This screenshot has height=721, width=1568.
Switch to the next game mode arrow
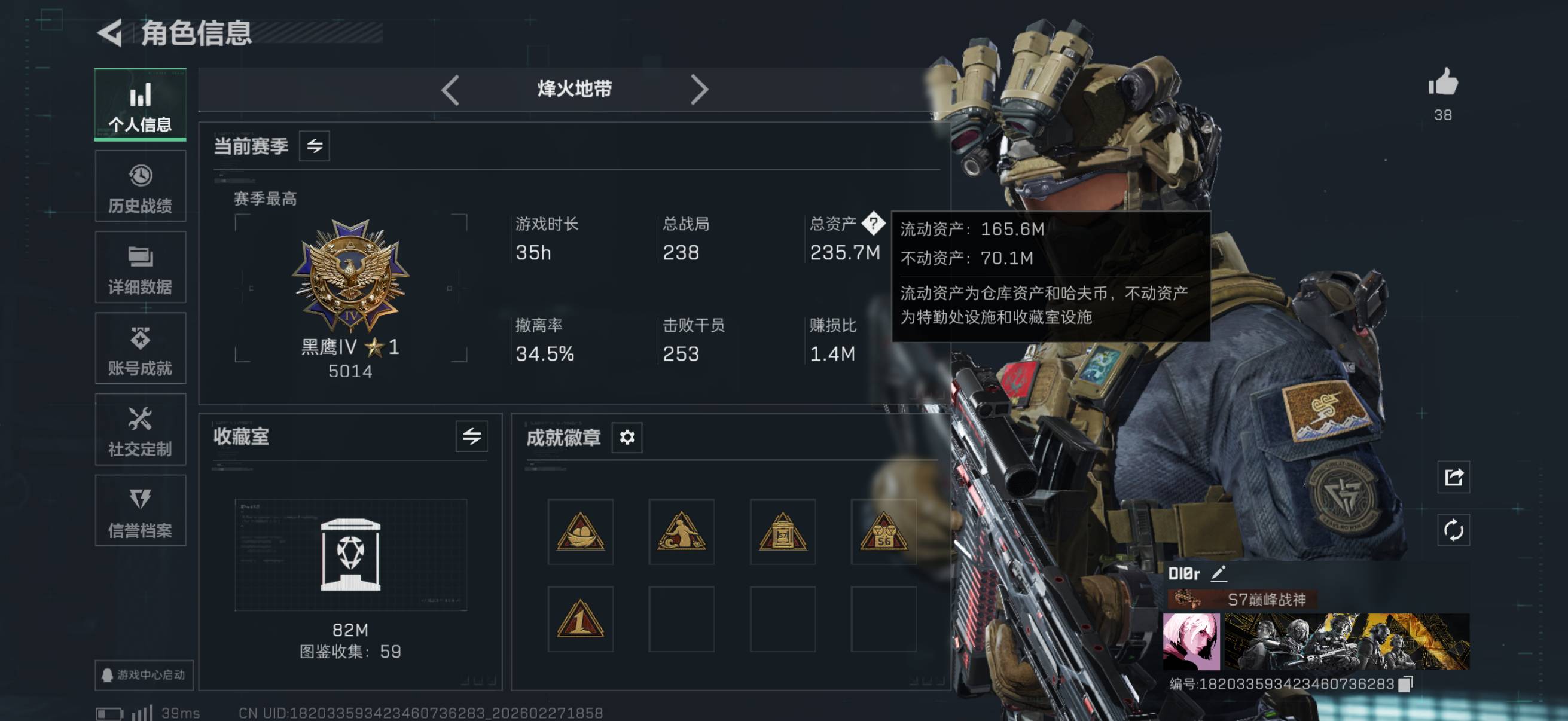coord(698,90)
